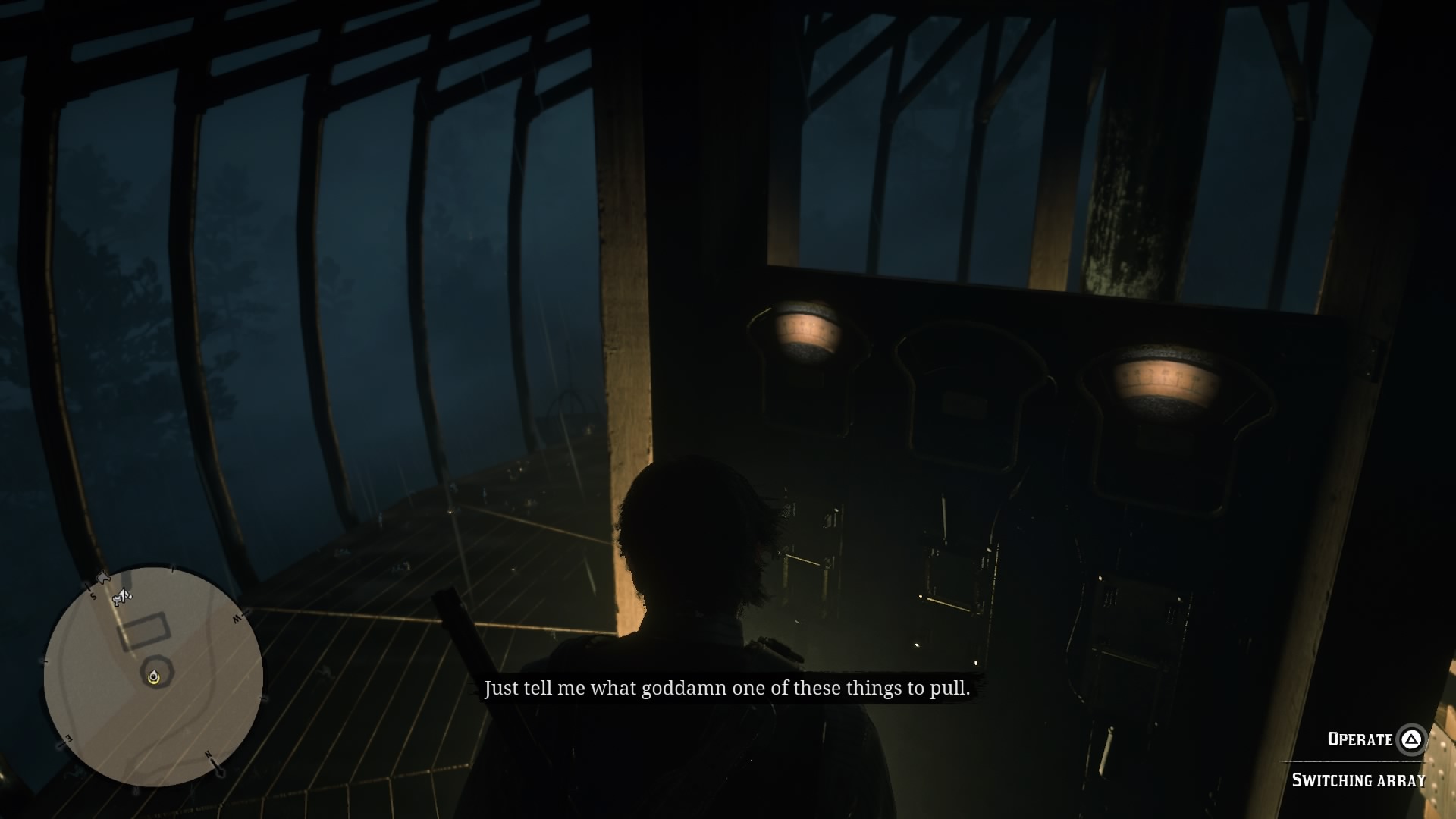Click the West compass letter on the minimap
The height and width of the screenshot is (819, 1456).
click(x=239, y=617)
